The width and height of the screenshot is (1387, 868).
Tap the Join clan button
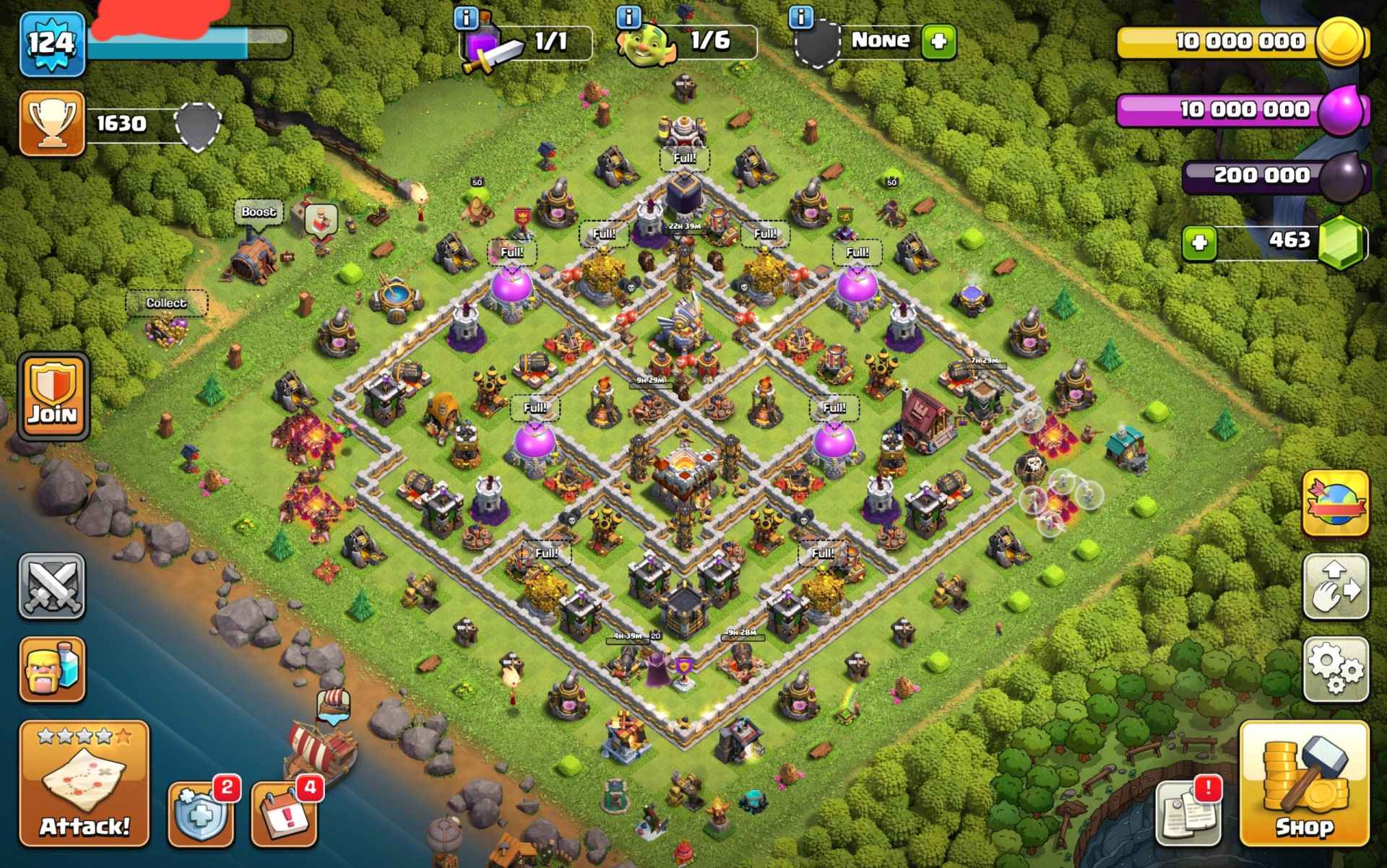click(53, 396)
